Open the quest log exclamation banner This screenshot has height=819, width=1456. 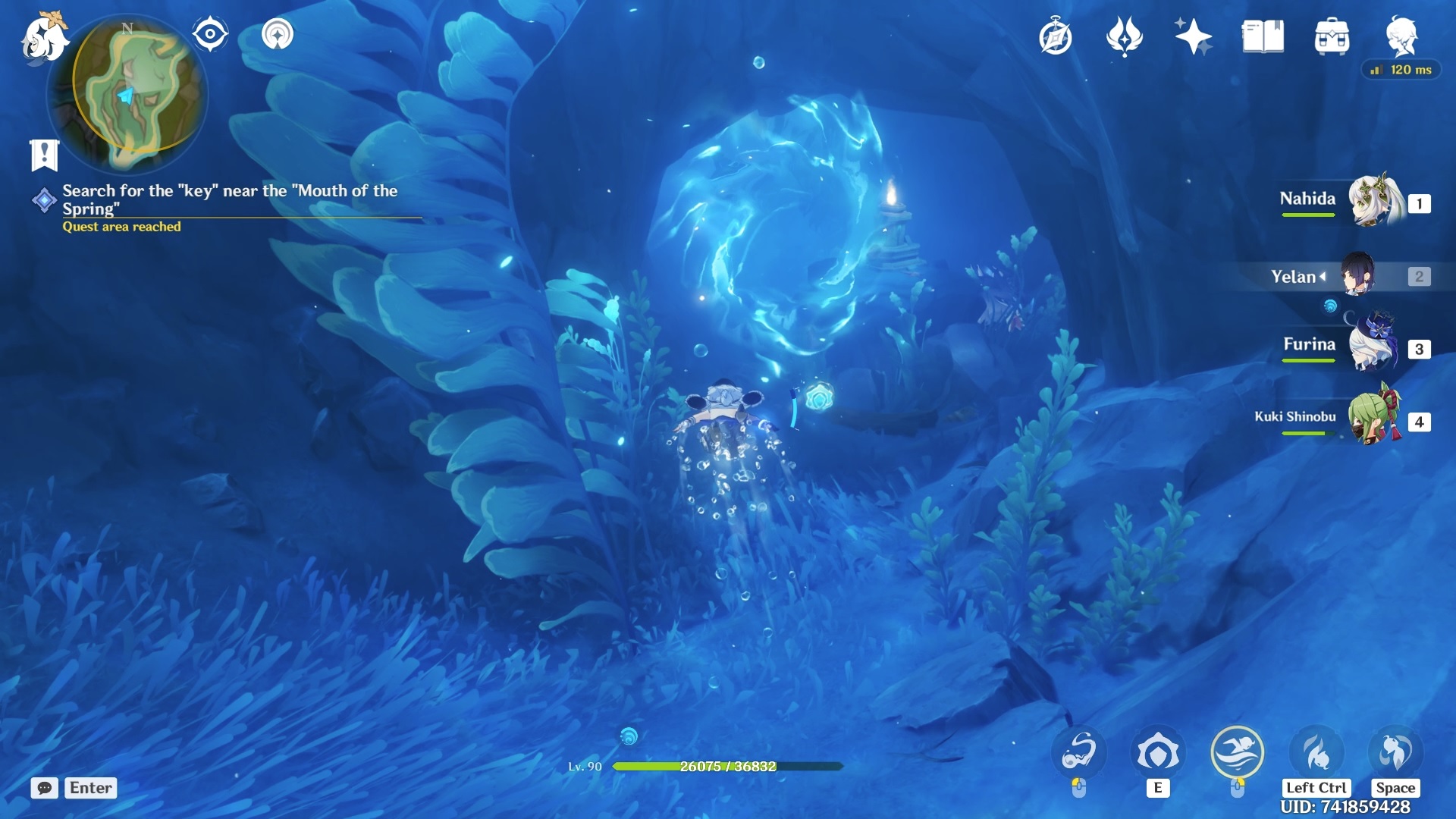(44, 155)
